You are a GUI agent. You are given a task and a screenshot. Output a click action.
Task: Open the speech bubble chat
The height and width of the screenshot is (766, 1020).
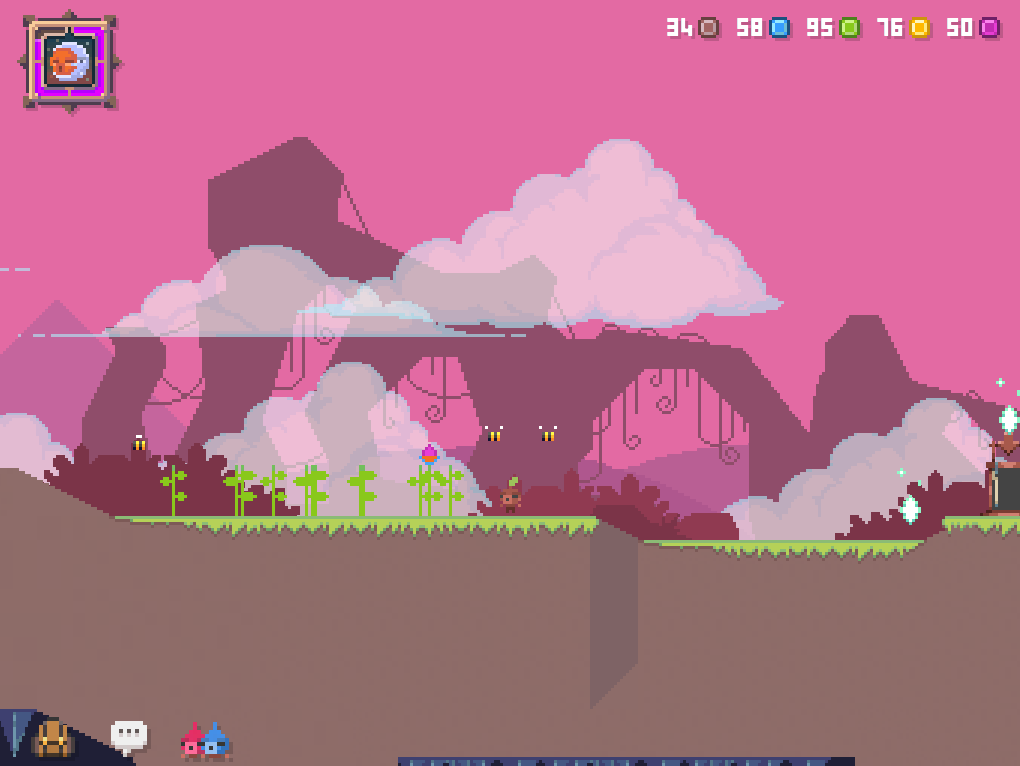(x=129, y=736)
